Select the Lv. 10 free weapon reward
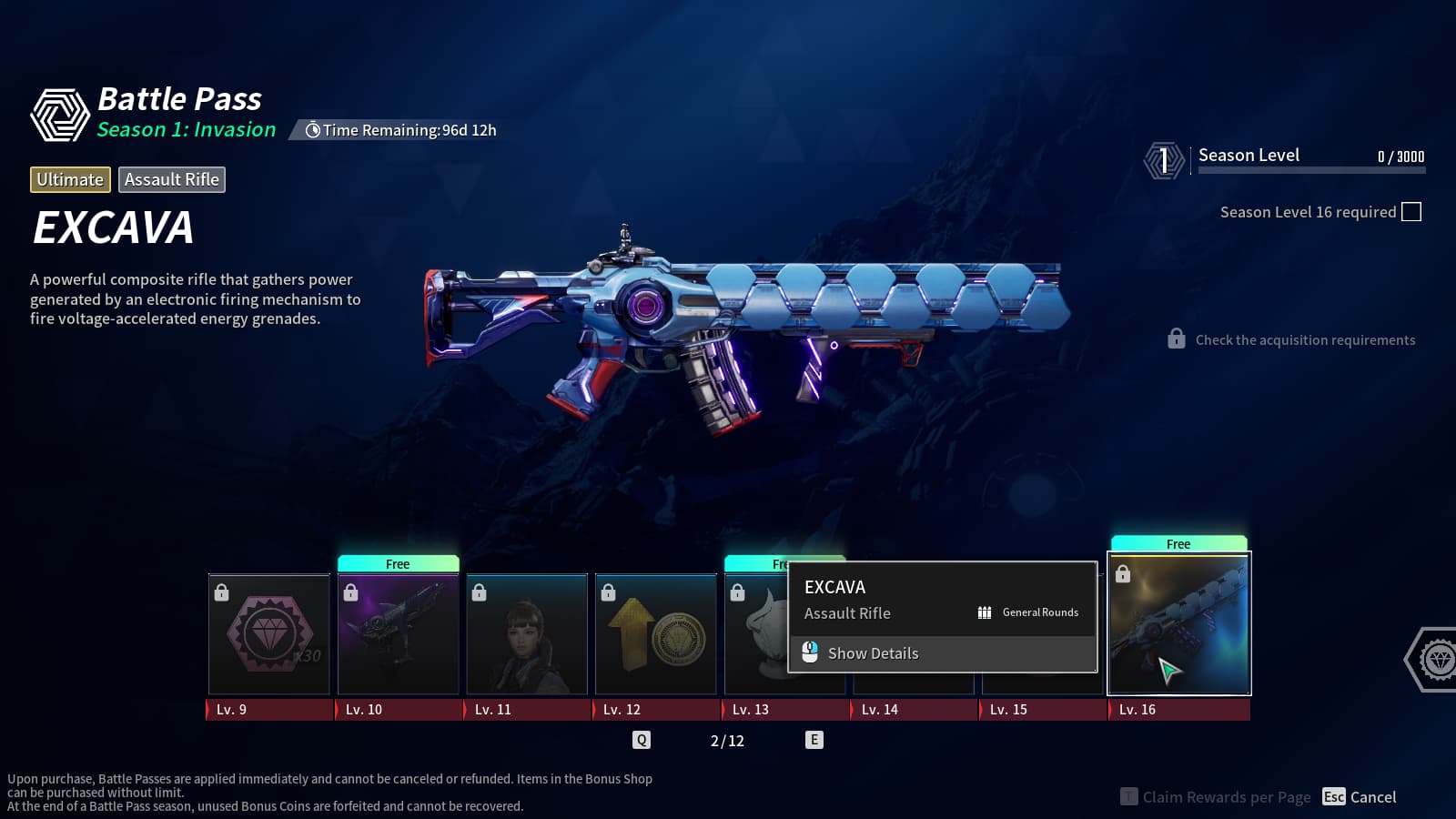1456x819 pixels. [x=398, y=634]
